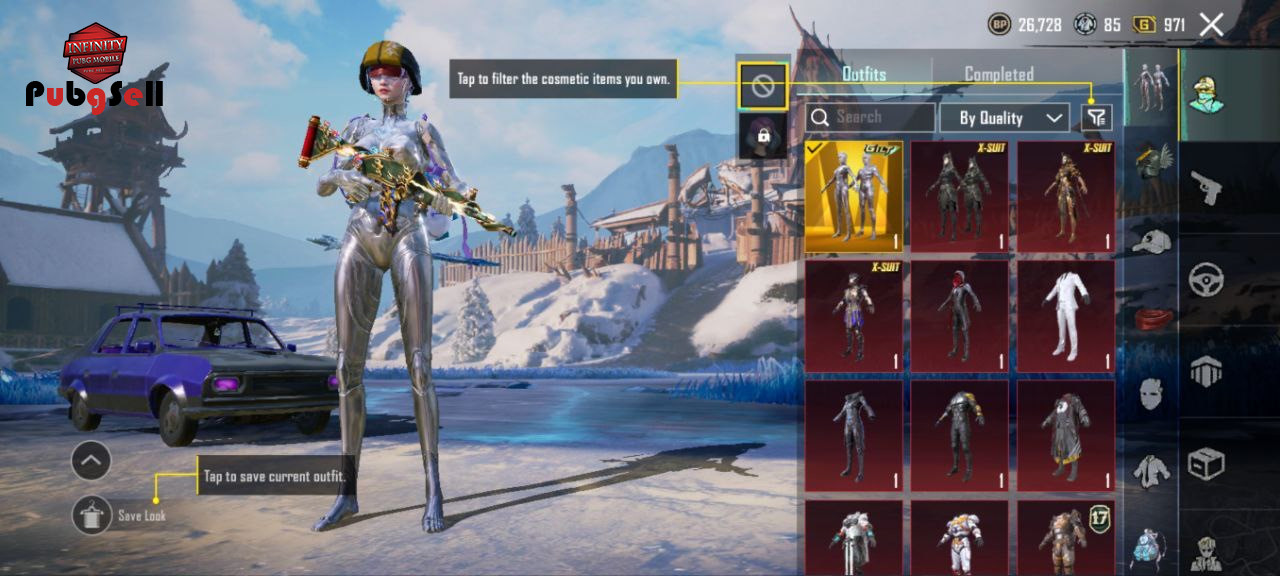Save the current look
The width and height of the screenshot is (1280, 576).
click(x=92, y=515)
